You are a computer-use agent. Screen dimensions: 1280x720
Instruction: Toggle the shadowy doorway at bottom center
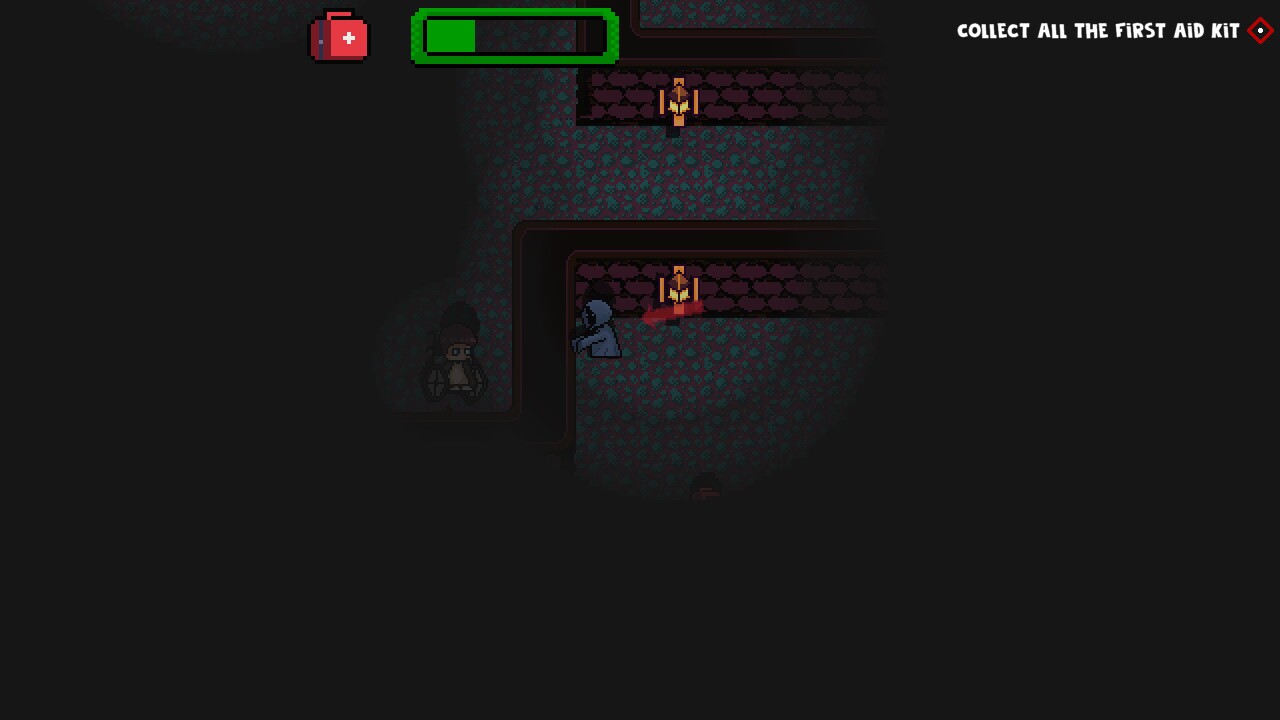click(x=706, y=487)
